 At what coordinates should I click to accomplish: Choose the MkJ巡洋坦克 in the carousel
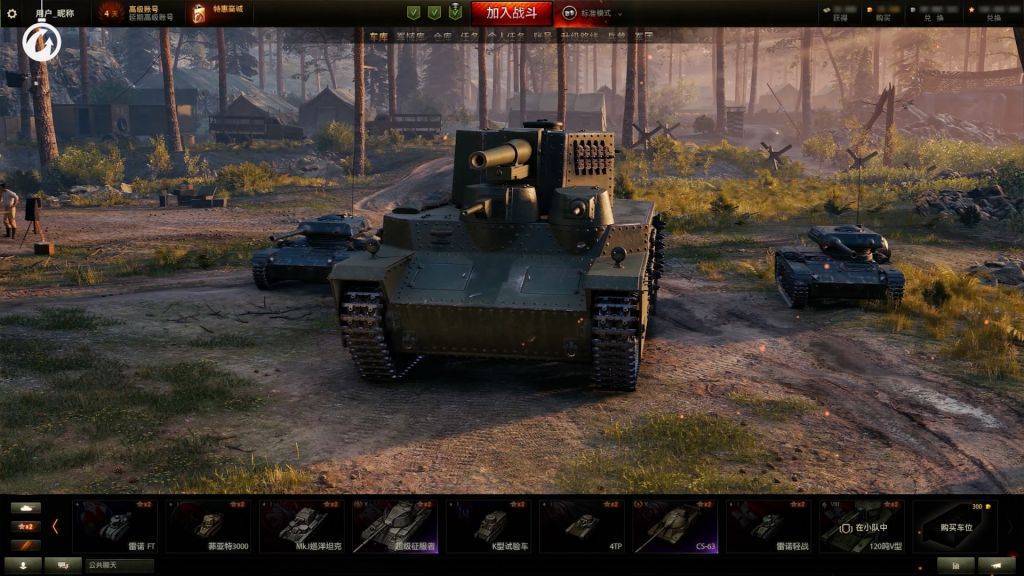(x=301, y=526)
